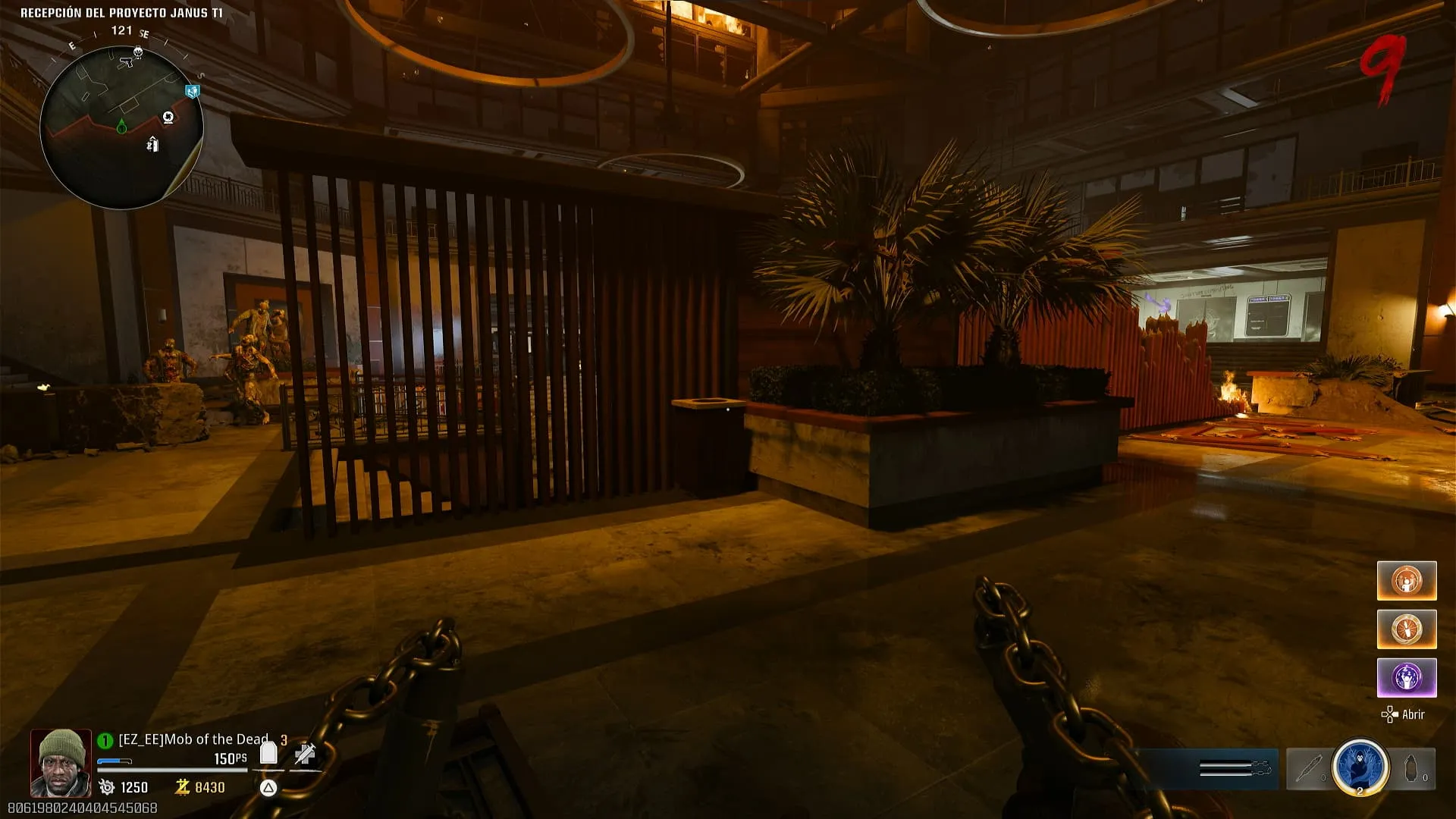
Task: Use the syringe self-revive icon
Action: 305,753
